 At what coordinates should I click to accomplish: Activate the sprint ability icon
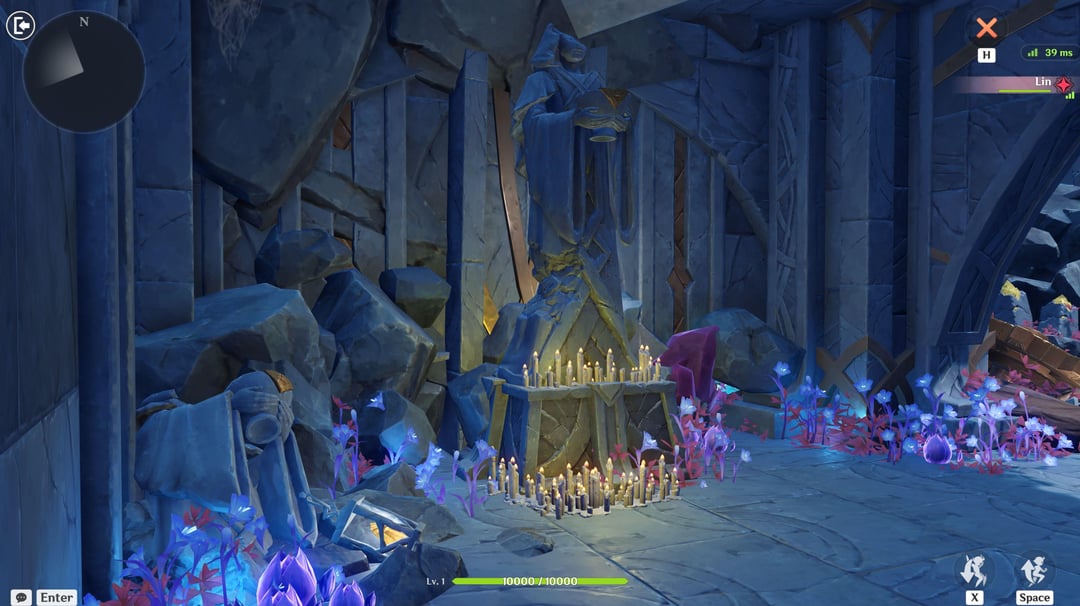tap(974, 571)
